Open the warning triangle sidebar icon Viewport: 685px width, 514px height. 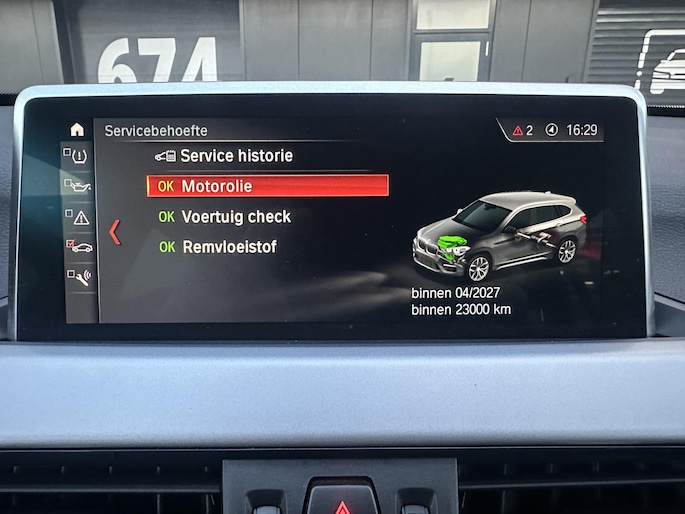pyautogui.click(x=78, y=216)
